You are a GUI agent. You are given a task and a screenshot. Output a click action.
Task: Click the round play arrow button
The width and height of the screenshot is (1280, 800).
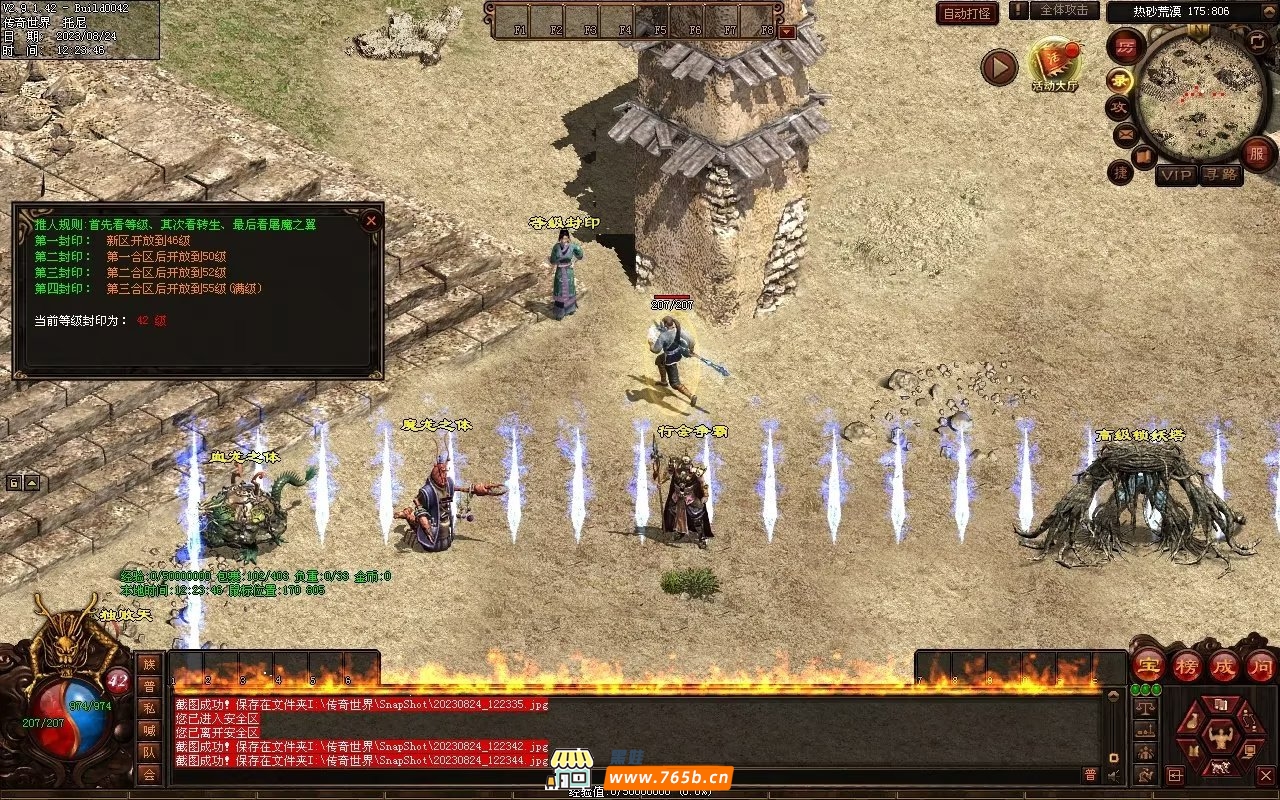tap(998, 67)
